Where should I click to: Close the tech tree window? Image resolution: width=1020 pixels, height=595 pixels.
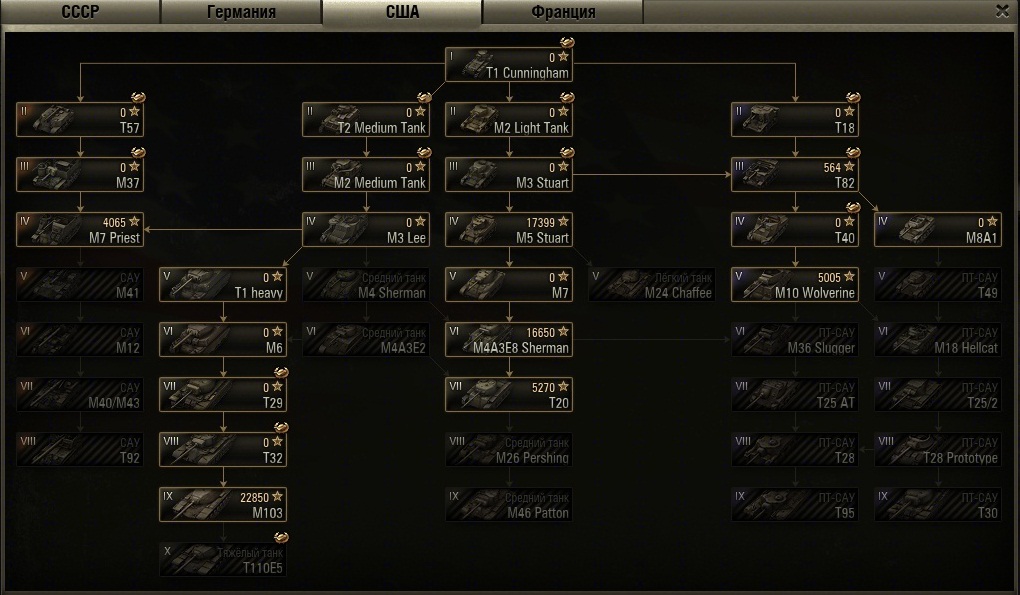[1002, 11]
